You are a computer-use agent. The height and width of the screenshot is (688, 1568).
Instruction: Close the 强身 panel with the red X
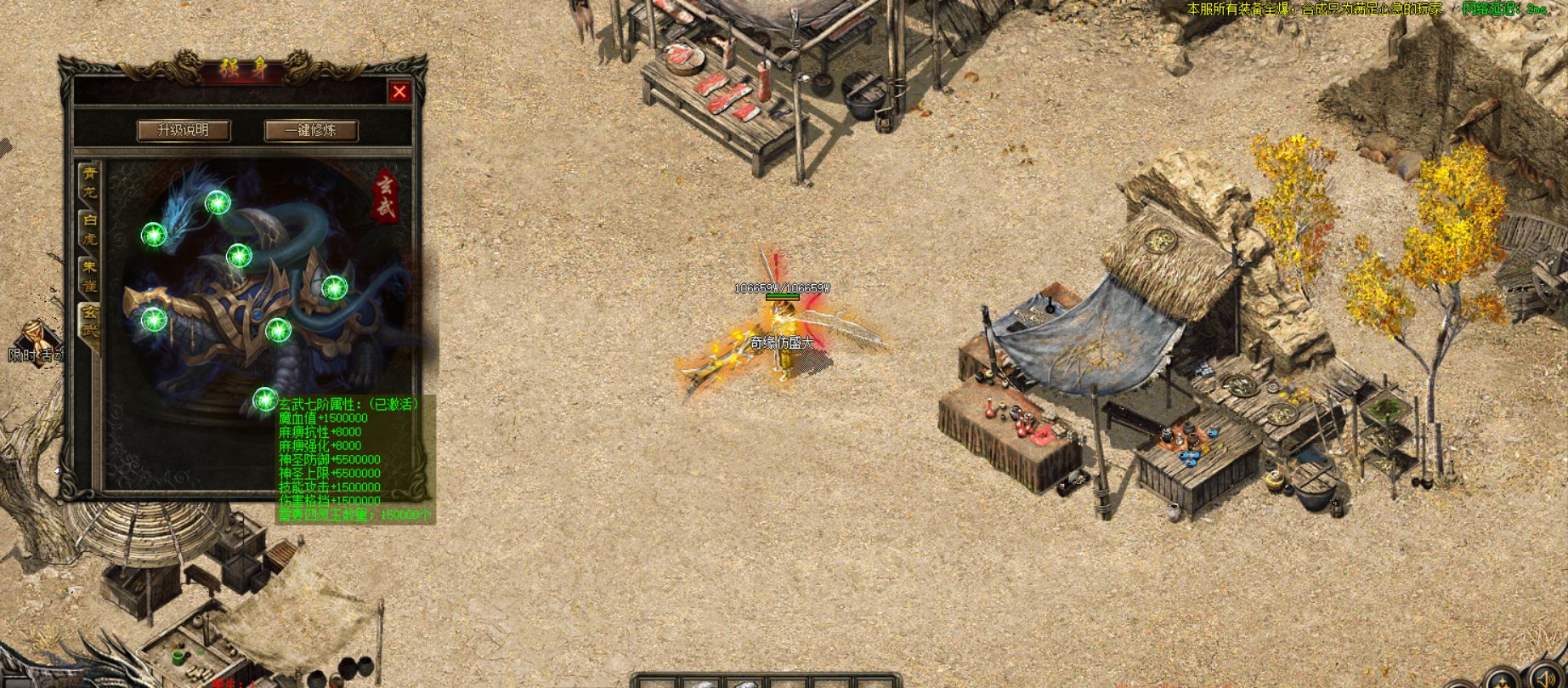[399, 92]
